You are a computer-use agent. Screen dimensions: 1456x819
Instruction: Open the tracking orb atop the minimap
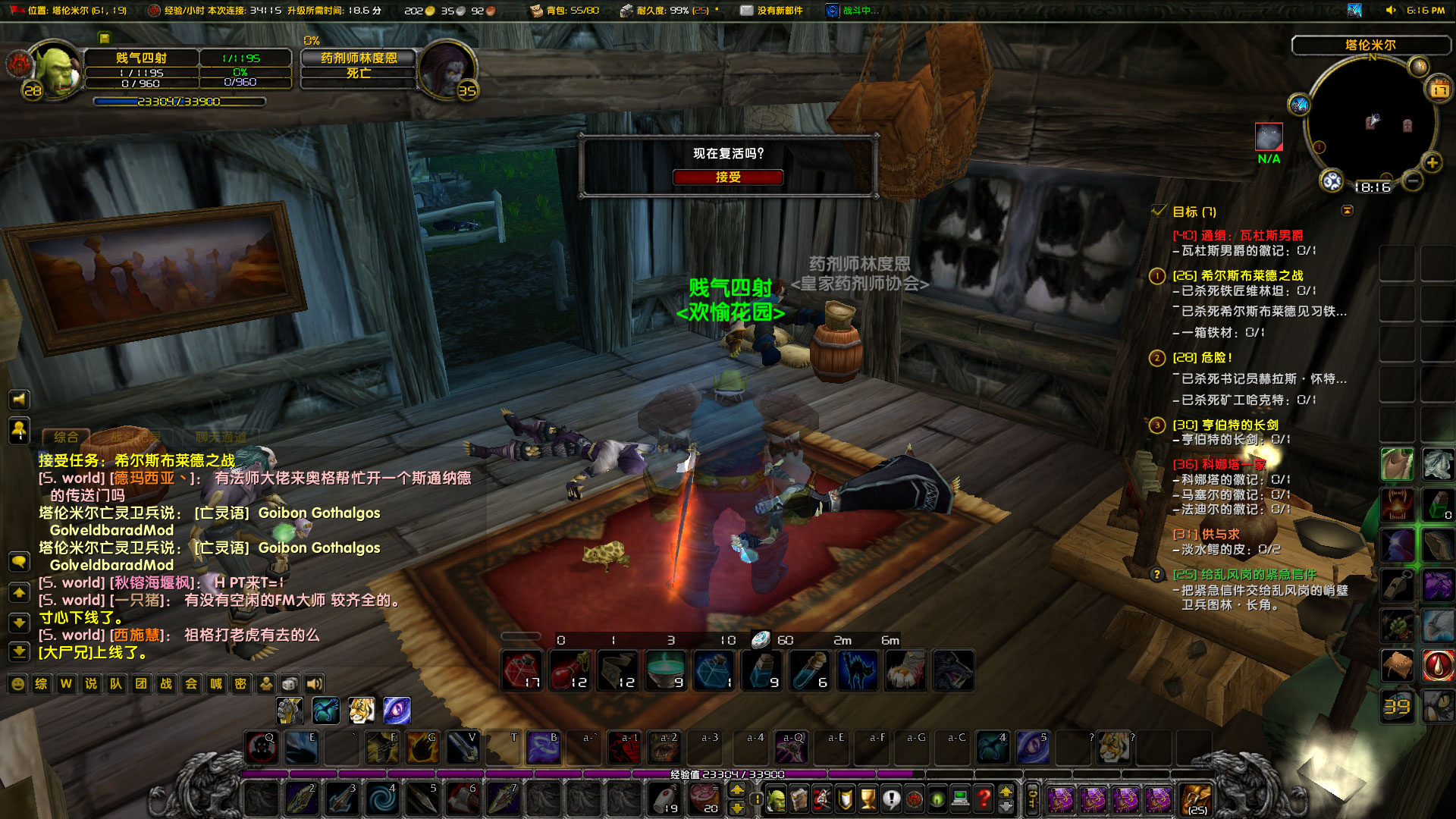(x=1417, y=67)
